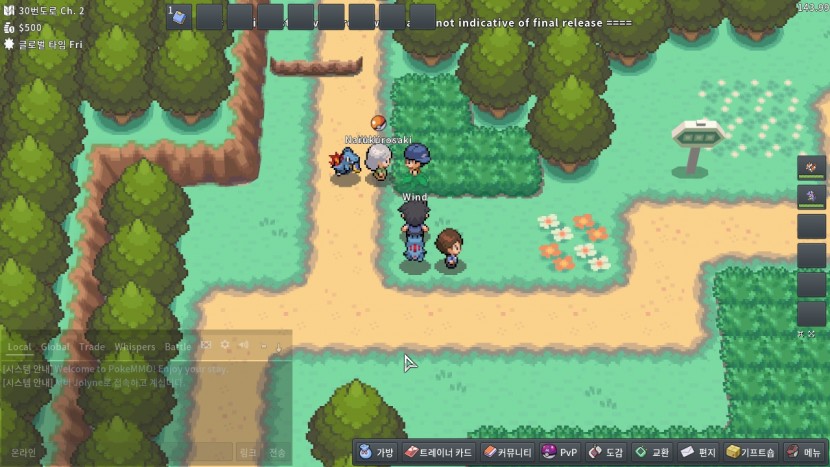This screenshot has height=467, width=830.
Task: Click the 링크 link button in chat
Action: tap(248, 452)
